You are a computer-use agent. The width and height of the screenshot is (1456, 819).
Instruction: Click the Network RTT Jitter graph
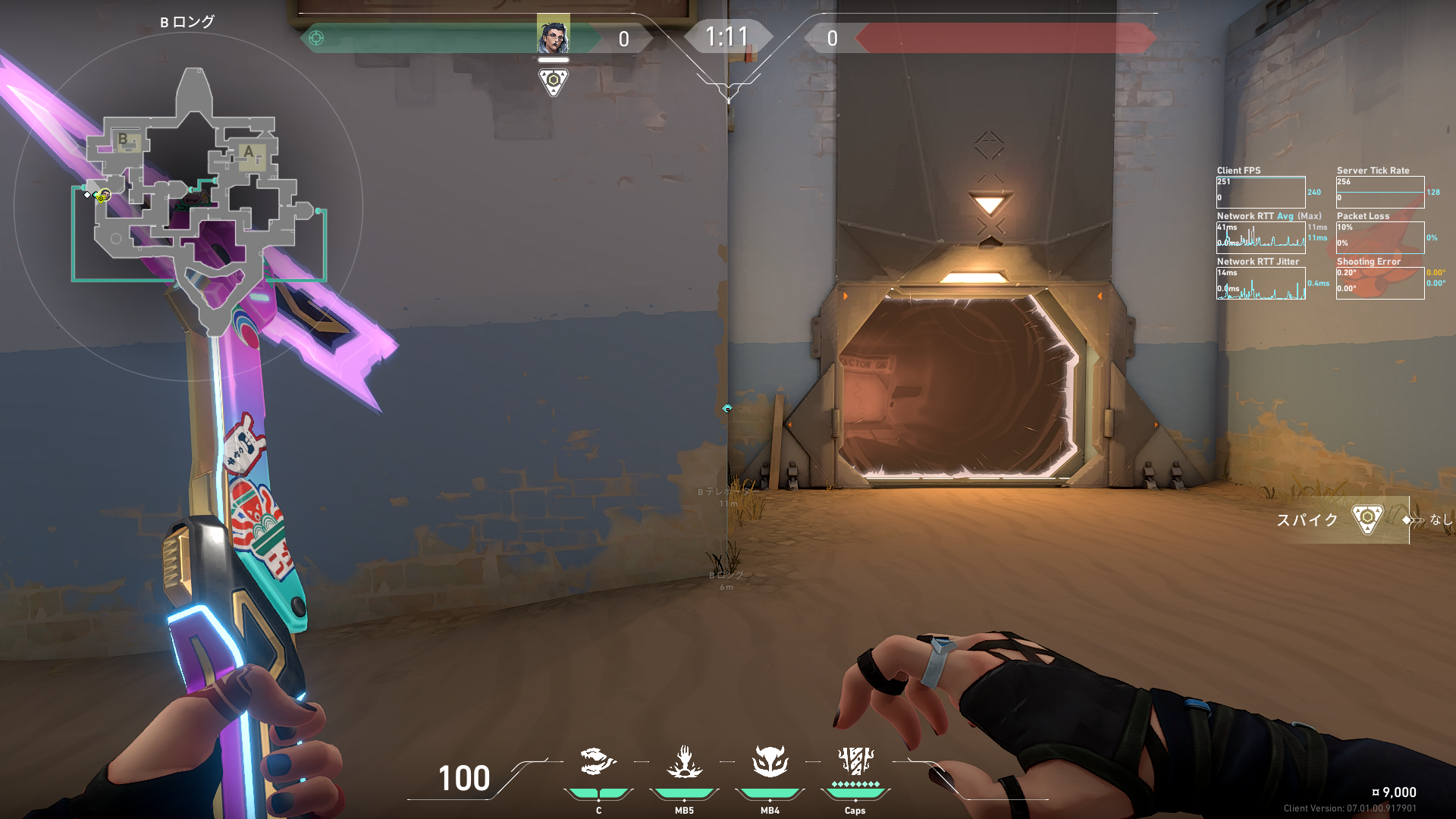pyautogui.click(x=1260, y=283)
